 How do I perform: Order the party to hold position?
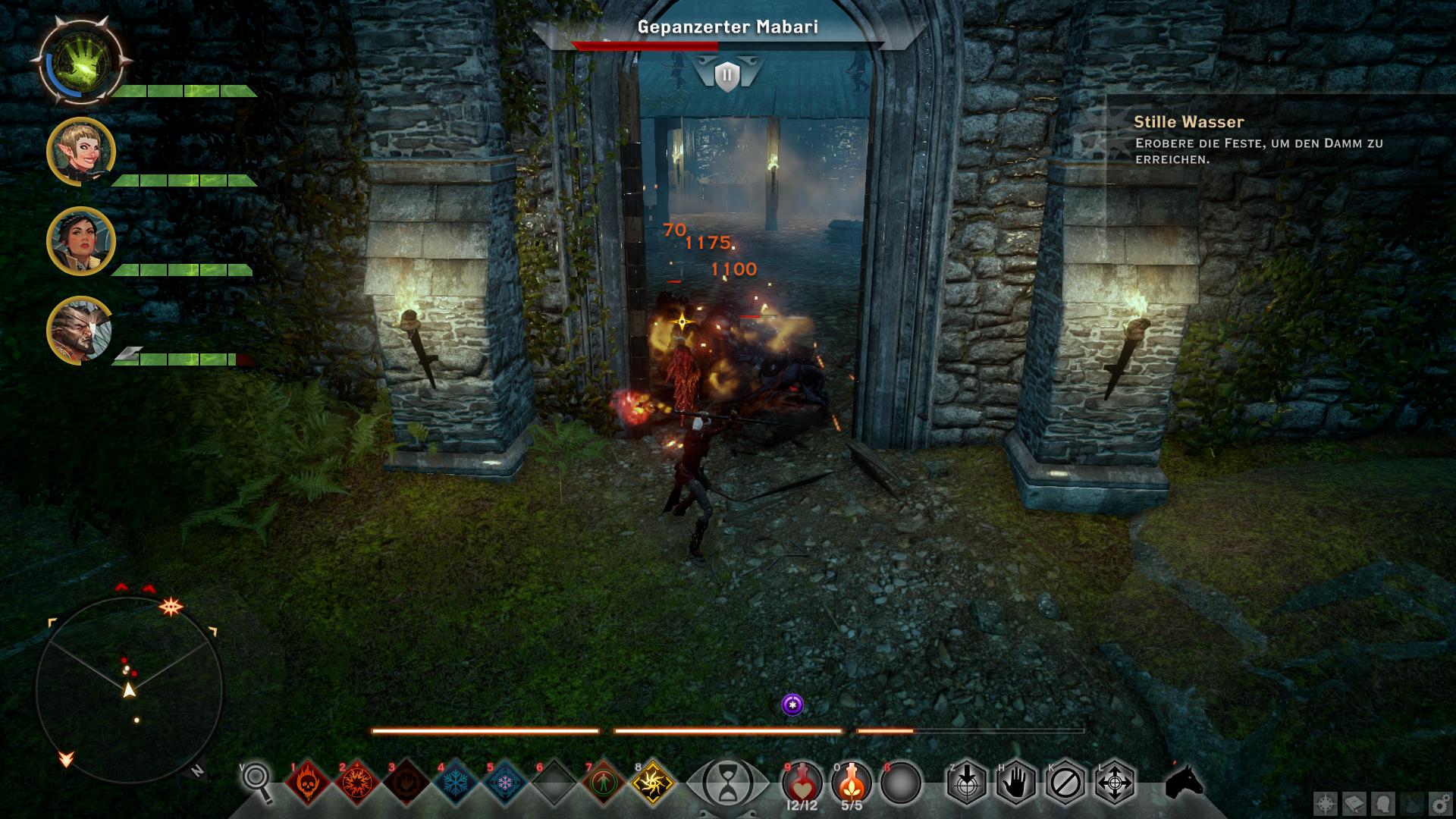coord(1015,782)
